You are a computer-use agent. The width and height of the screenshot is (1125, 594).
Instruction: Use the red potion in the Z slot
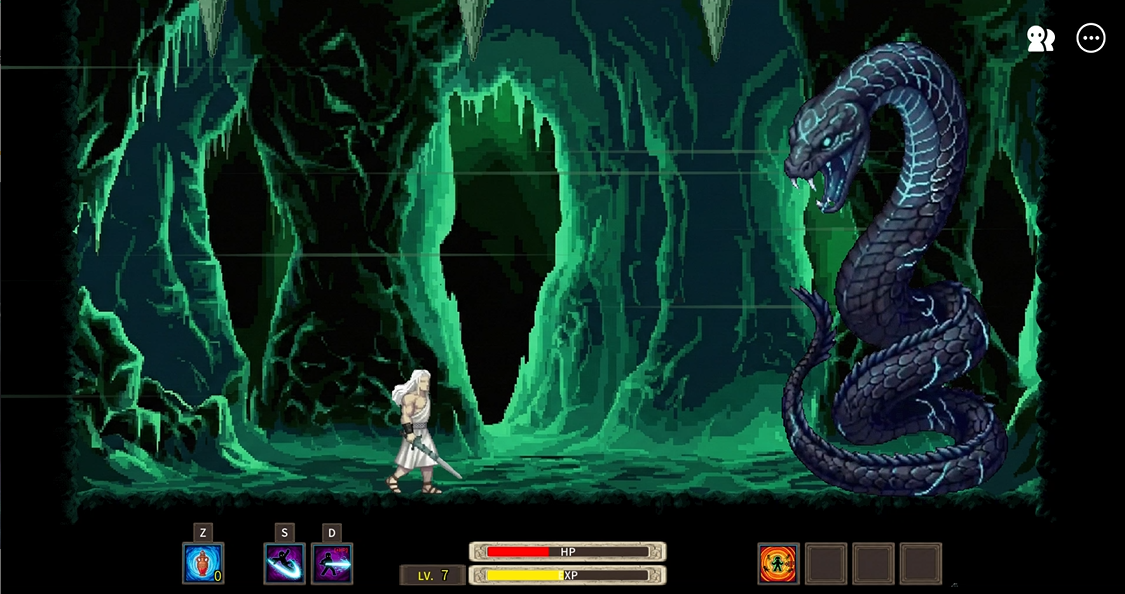click(x=203, y=563)
